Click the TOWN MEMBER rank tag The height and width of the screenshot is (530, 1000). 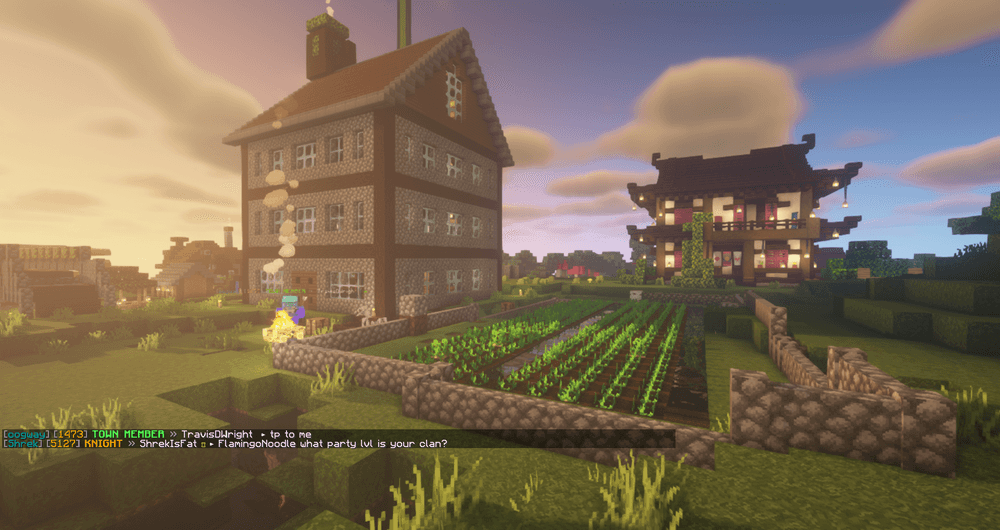[x=129, y=433]
